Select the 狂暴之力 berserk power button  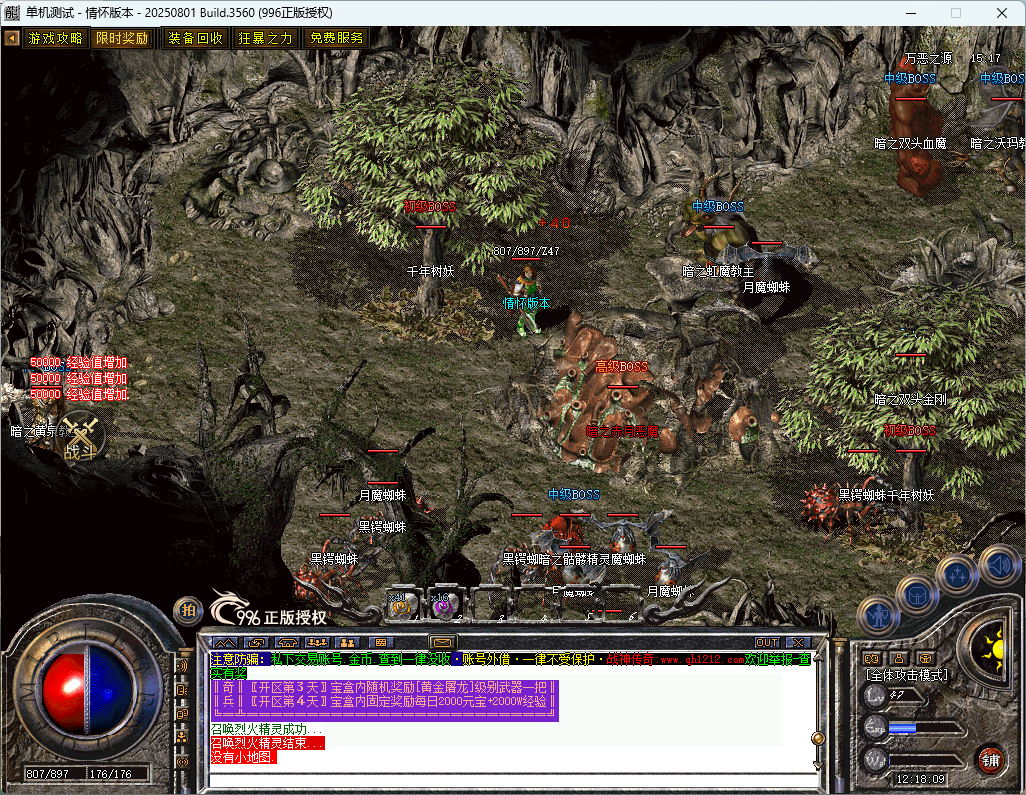point(265,38)
